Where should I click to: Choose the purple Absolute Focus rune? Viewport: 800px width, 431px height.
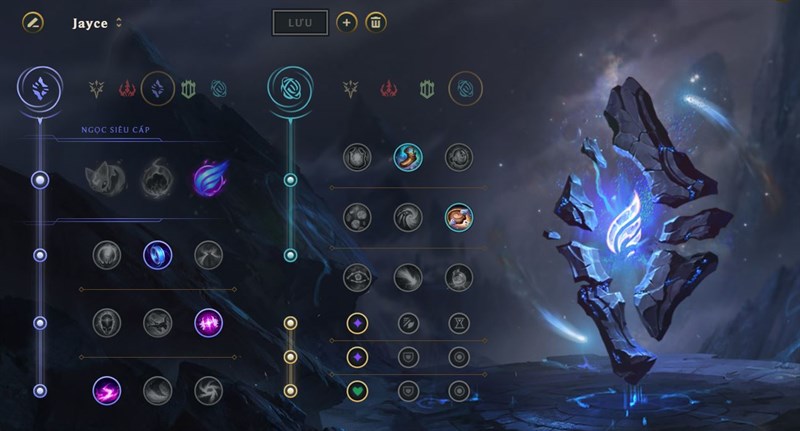209,322
